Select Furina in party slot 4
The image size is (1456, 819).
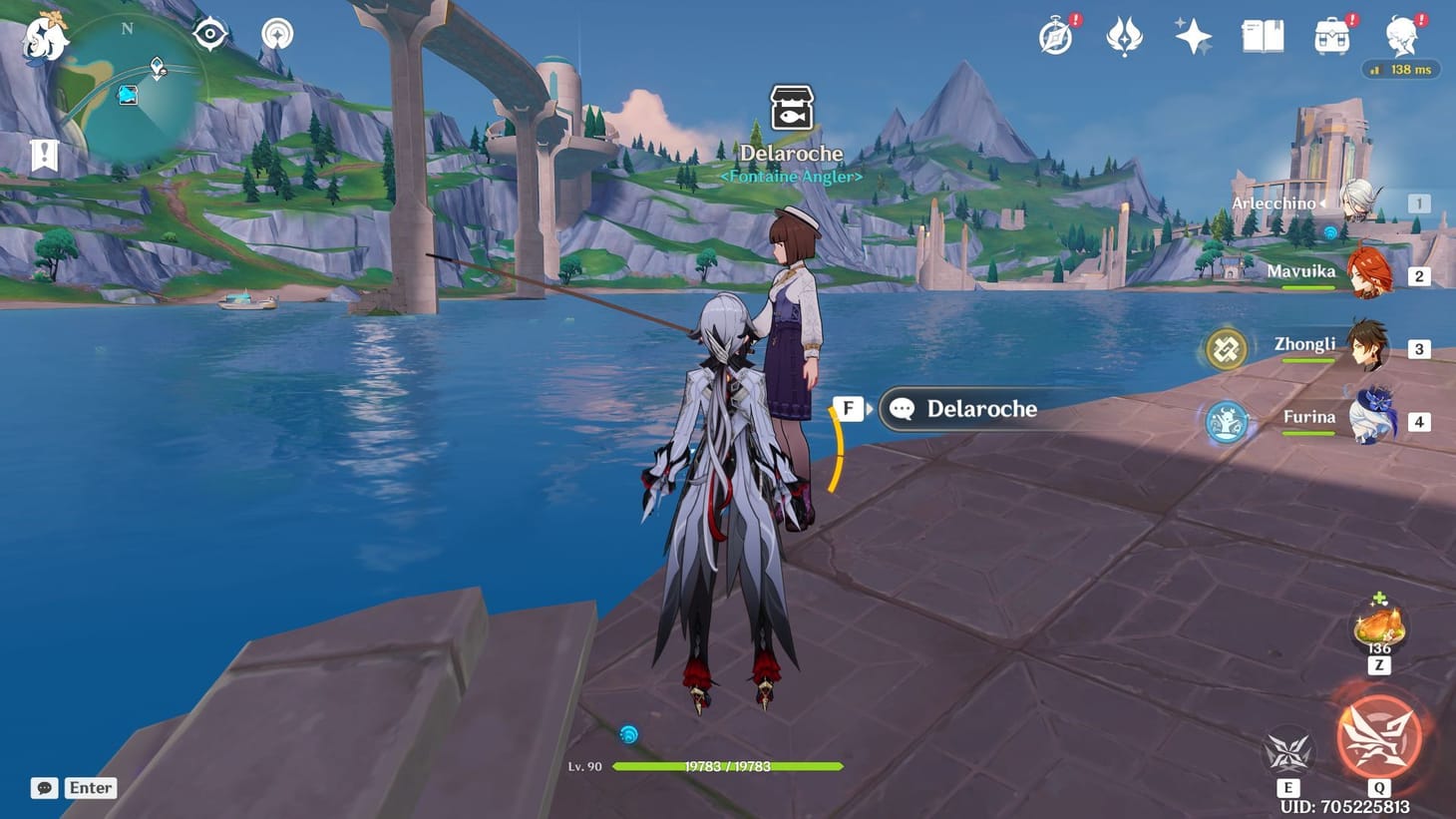[x=1370, y=420]
